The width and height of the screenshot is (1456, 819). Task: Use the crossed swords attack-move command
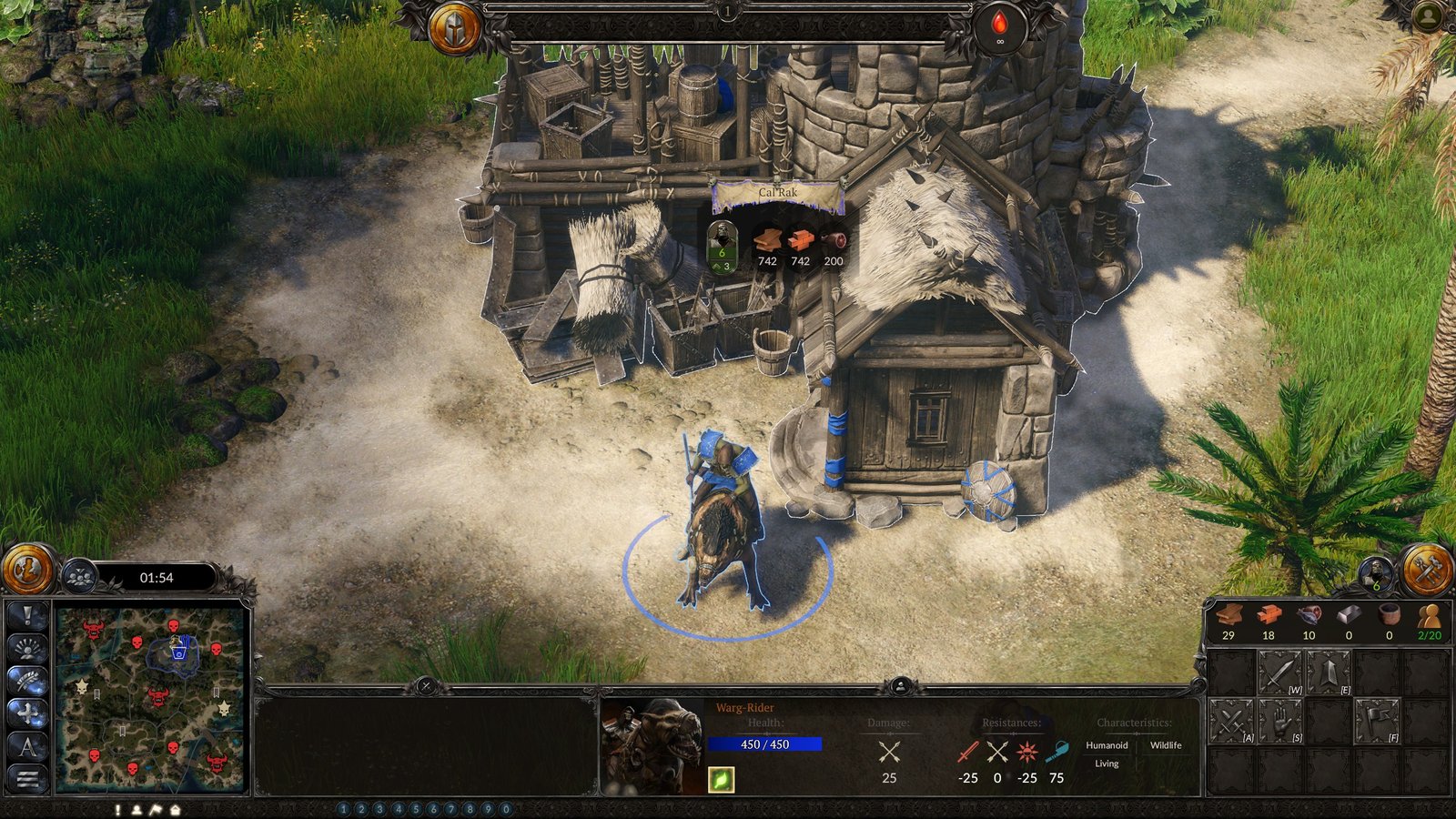point(1232,723)
